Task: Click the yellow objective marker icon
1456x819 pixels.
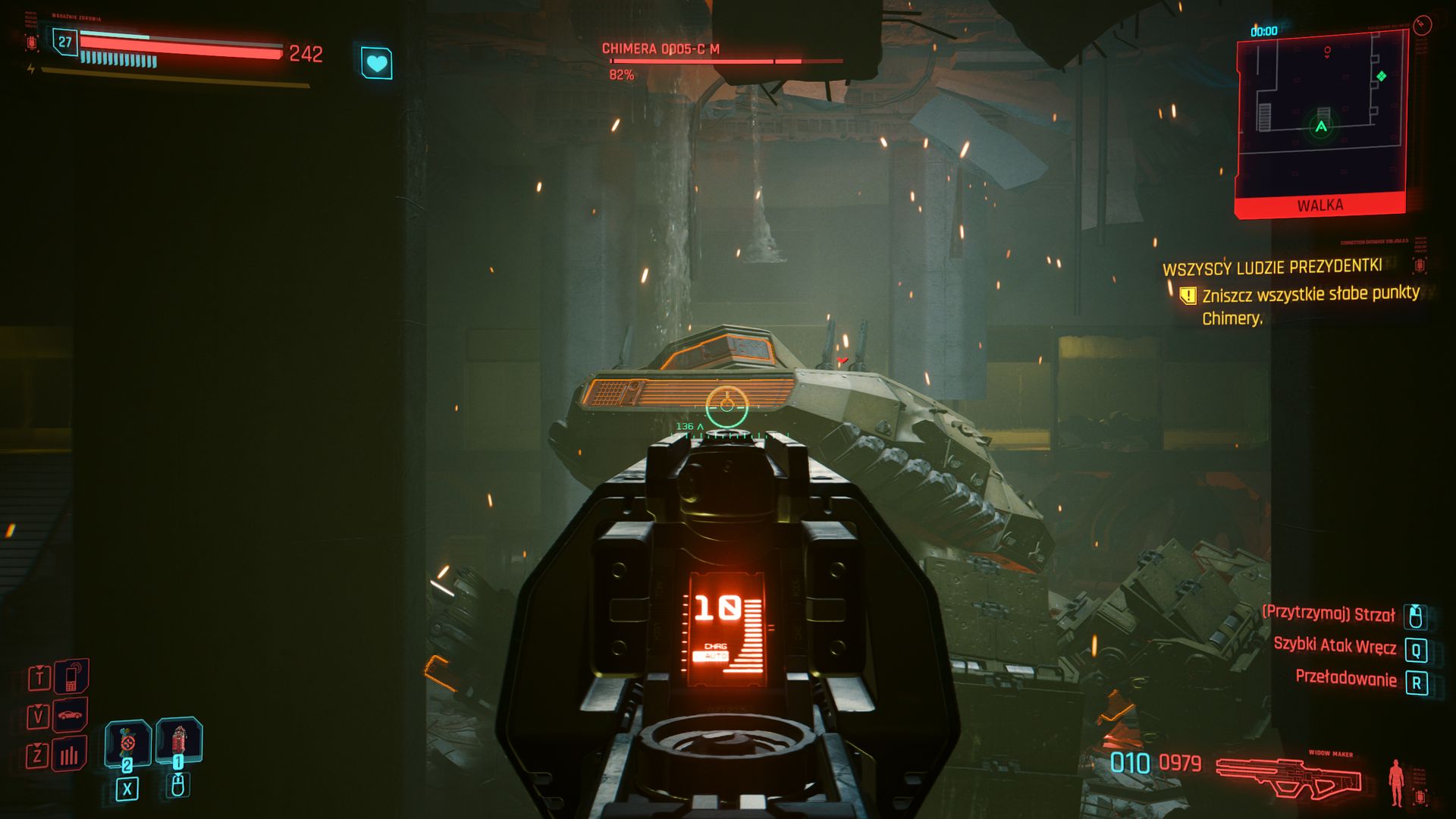Action: tap(1188, 295)
